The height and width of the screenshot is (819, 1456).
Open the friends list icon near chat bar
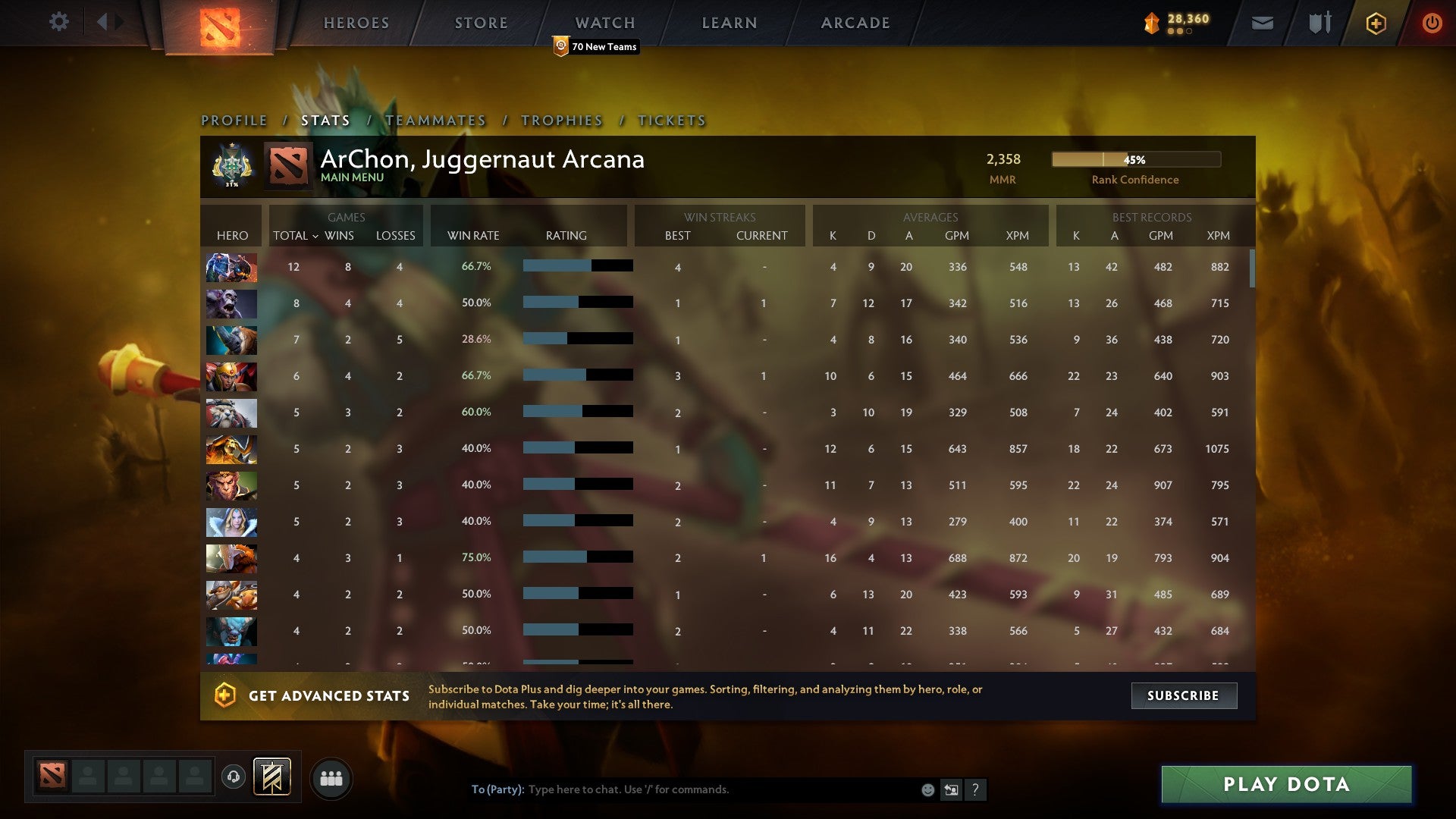pos(331,777)
